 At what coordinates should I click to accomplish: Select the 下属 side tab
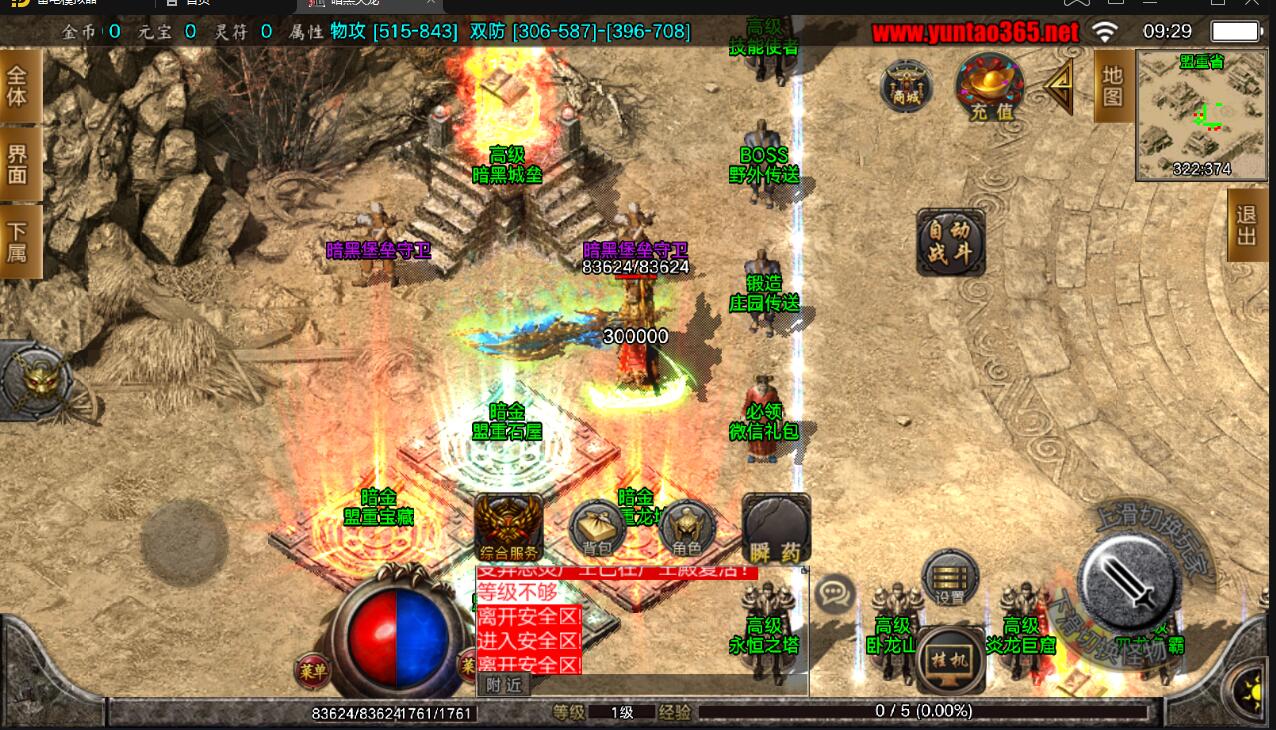pos(18,241)
